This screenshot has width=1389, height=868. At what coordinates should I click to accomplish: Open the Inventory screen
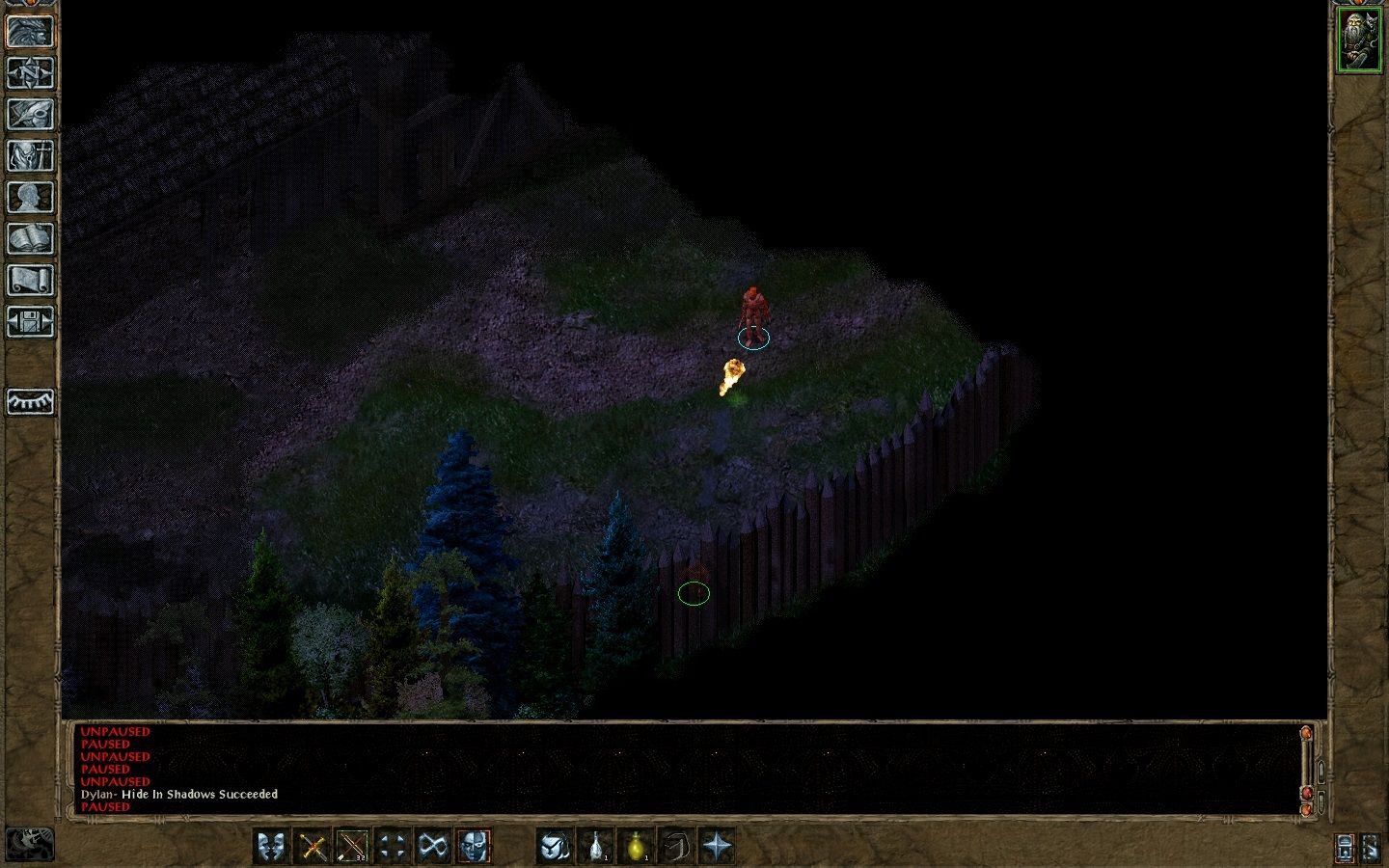coord(29,154)
